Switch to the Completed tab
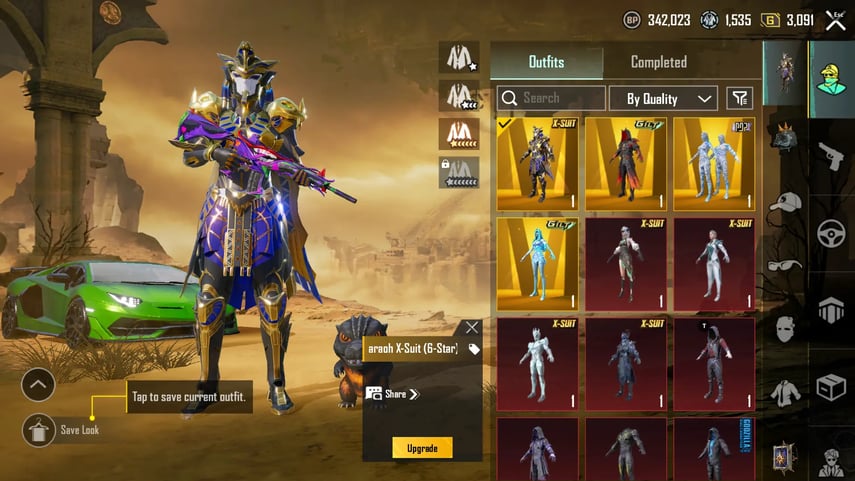This screenshot has height=481, width=855. [658, 62]
